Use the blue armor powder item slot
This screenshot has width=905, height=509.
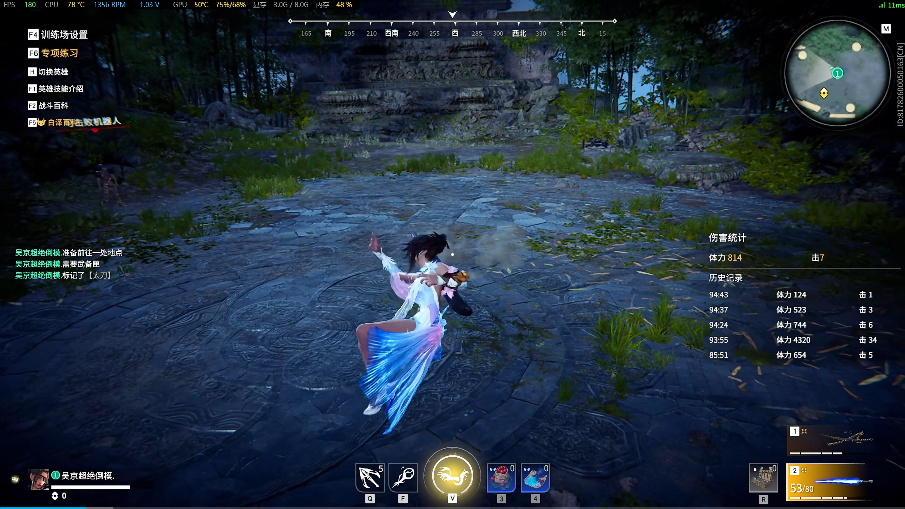point(535,478)
